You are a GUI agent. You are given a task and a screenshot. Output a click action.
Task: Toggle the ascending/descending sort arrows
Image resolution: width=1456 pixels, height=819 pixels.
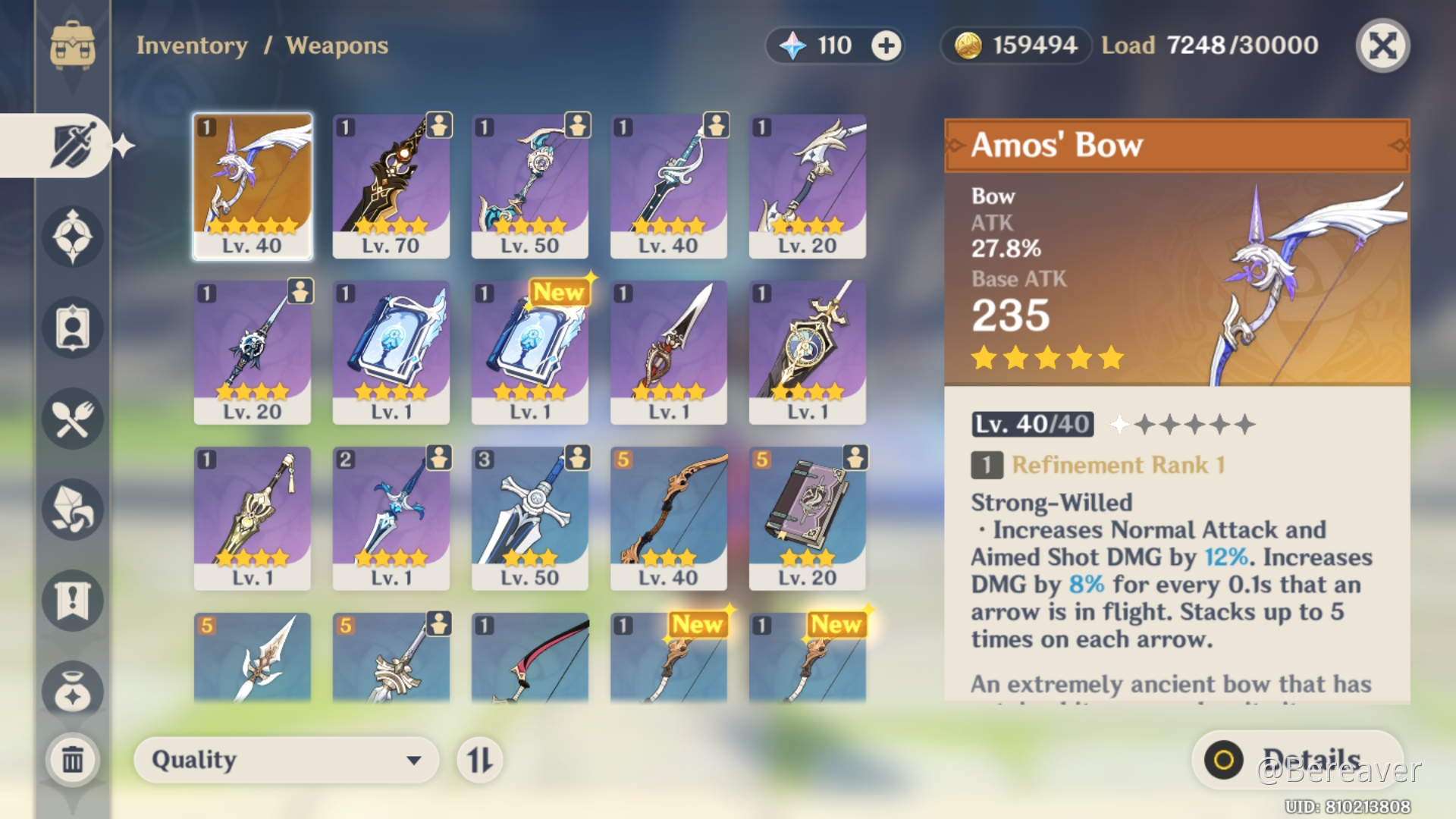coord(479,760)
